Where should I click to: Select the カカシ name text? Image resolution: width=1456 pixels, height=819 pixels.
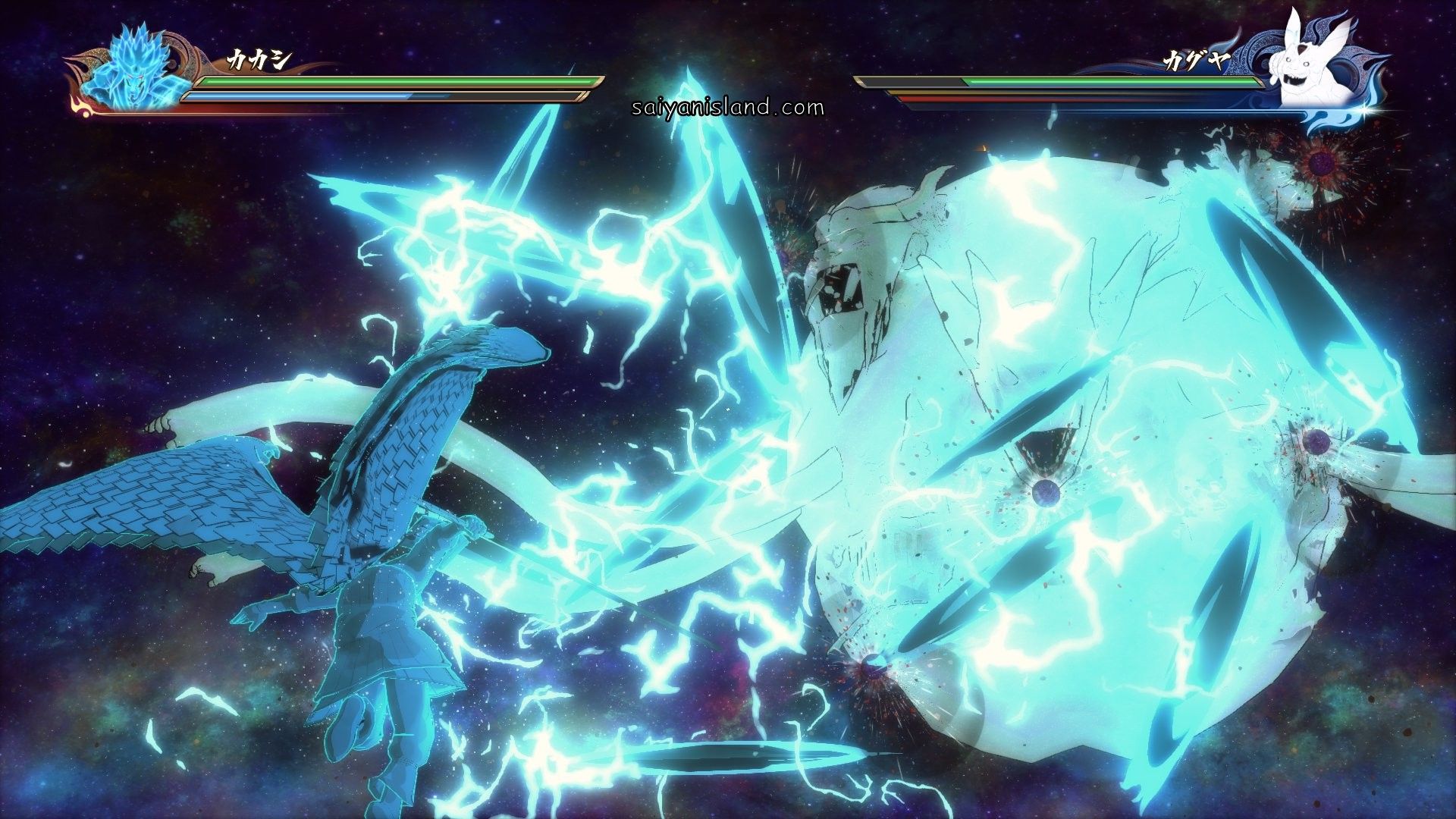[x=257, y=58]
